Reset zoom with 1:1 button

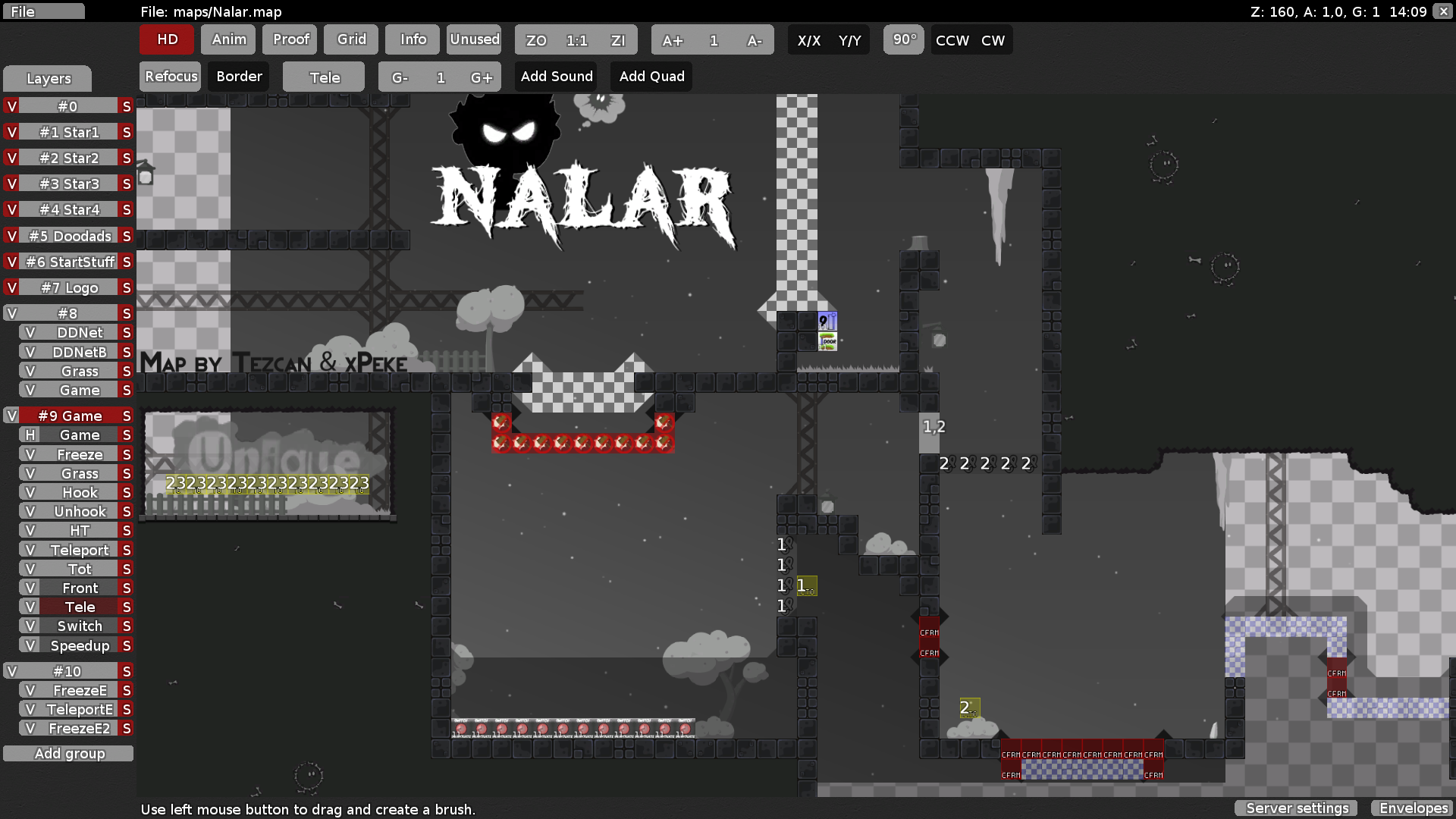tap(576, 40)
